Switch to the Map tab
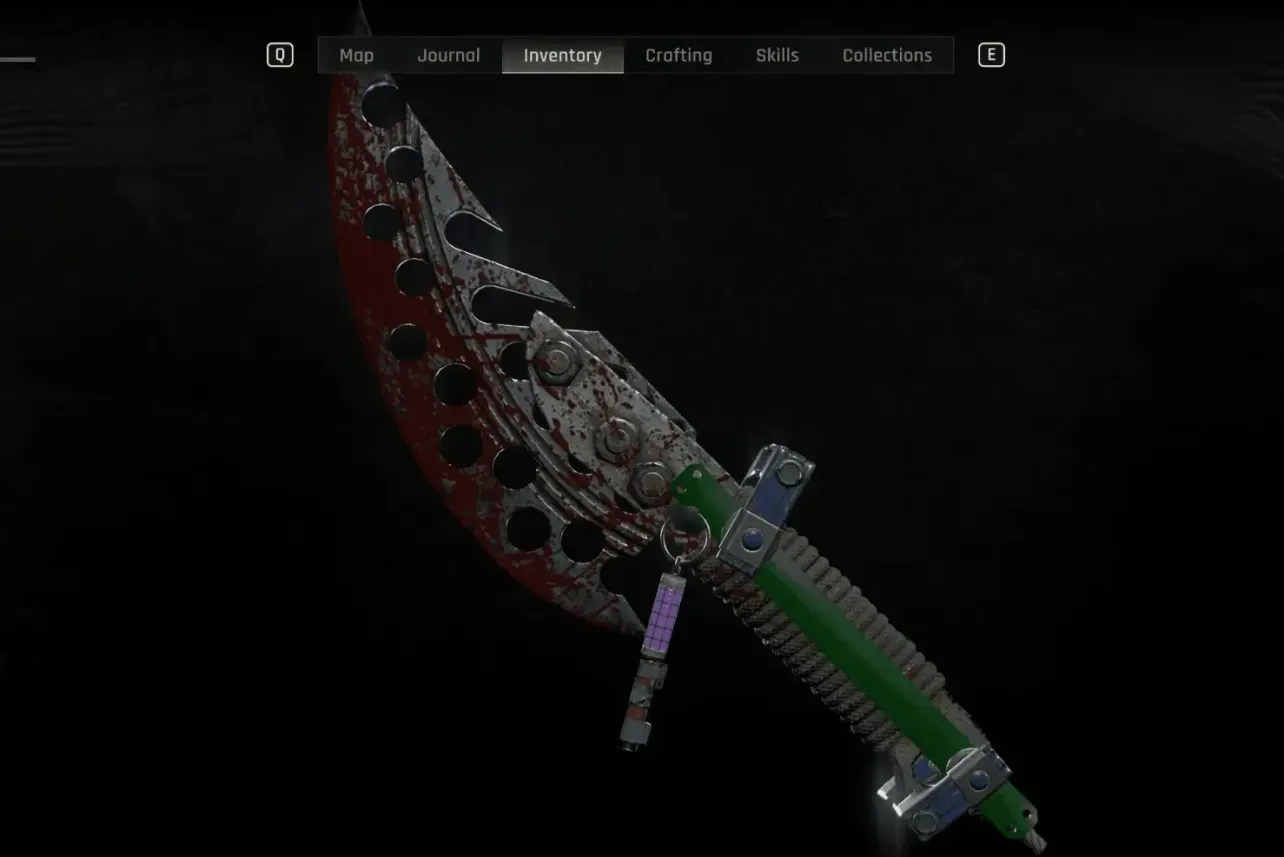Screen dimensions: 1284x857 [357, 55]
